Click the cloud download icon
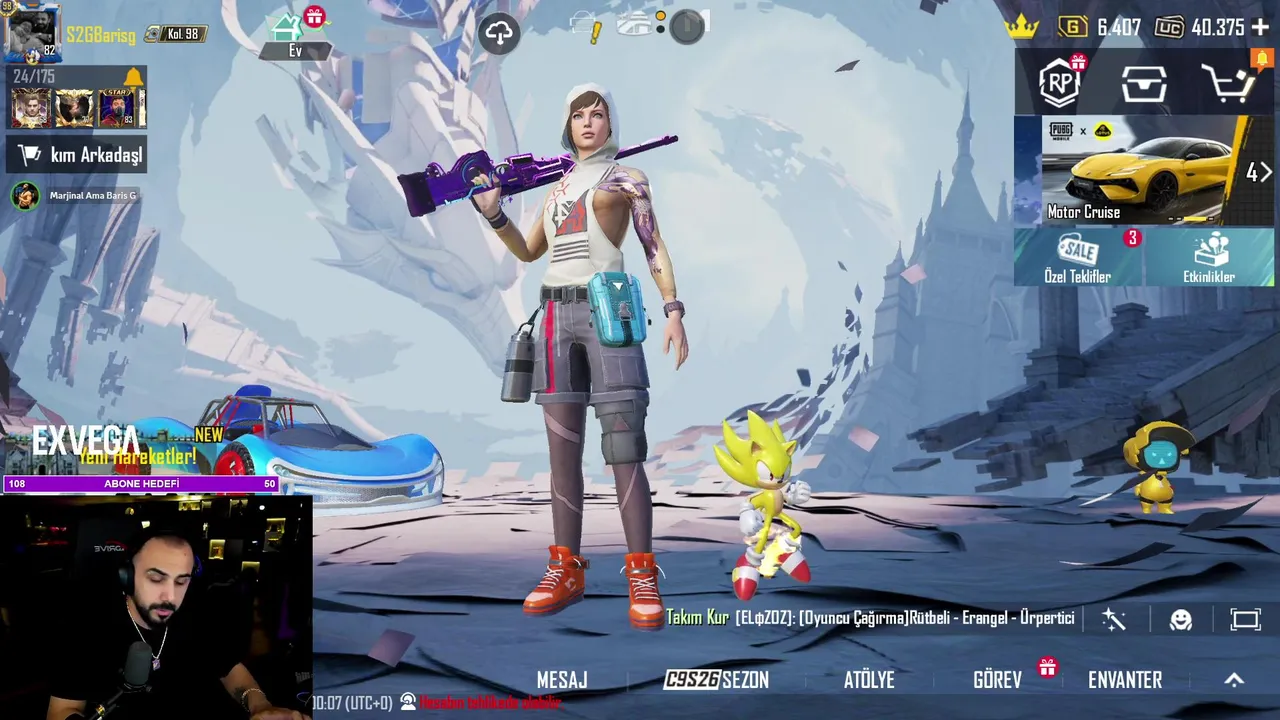The image size is (1280, 720). pos(499,33)
